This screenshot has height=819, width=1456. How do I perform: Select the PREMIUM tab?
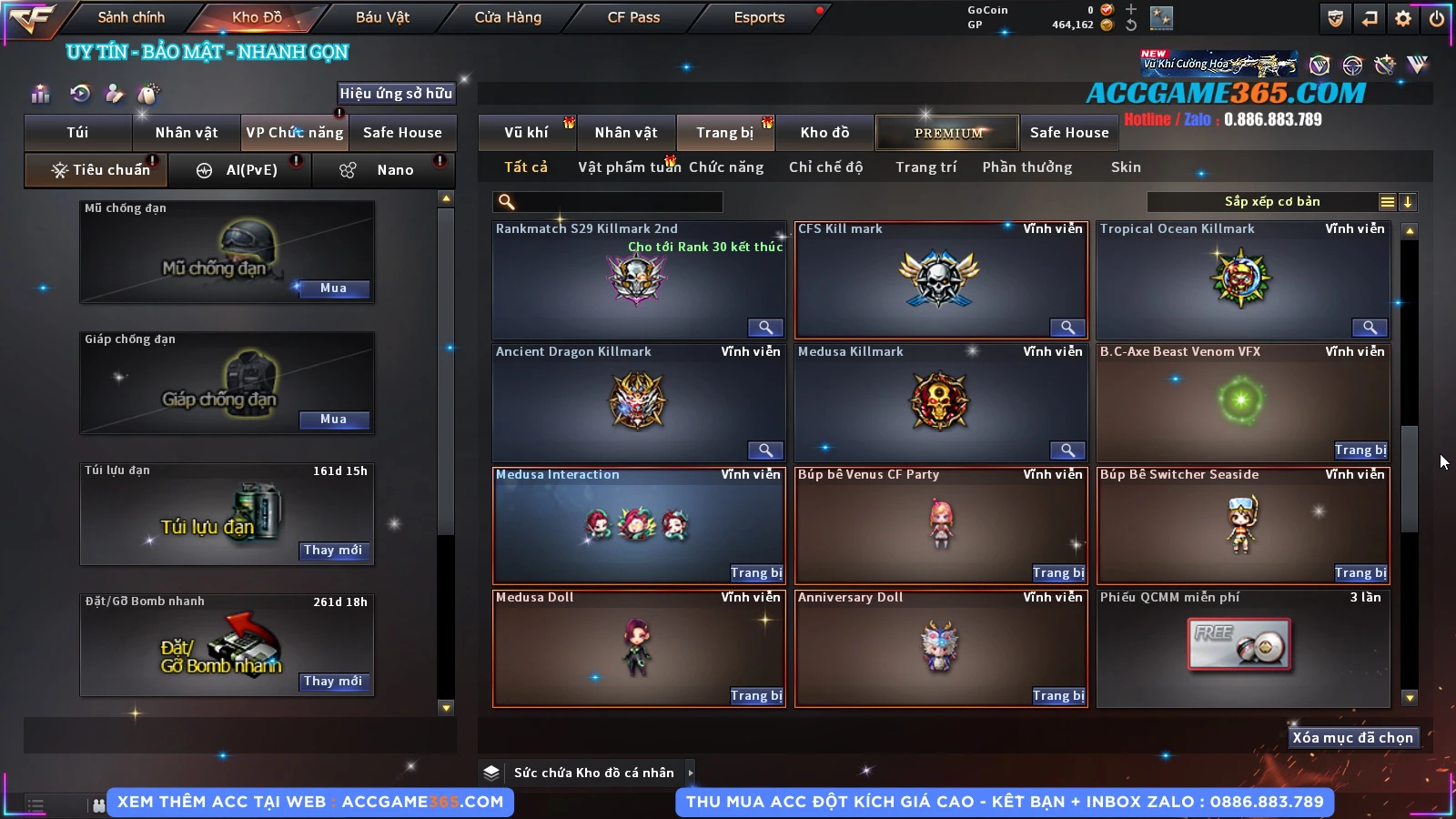pos(948,133)
